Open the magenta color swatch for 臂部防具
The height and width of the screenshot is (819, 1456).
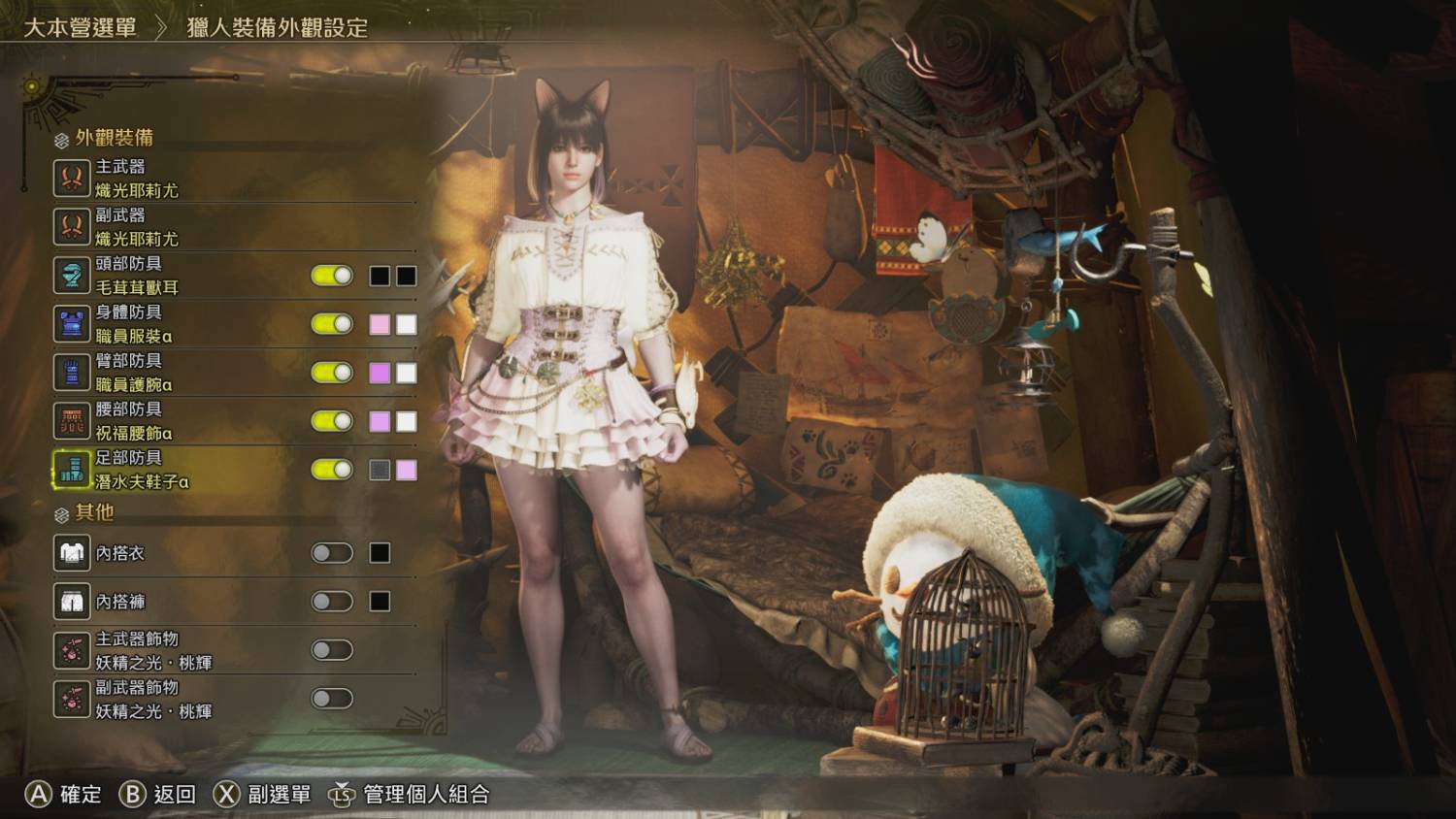380,373
